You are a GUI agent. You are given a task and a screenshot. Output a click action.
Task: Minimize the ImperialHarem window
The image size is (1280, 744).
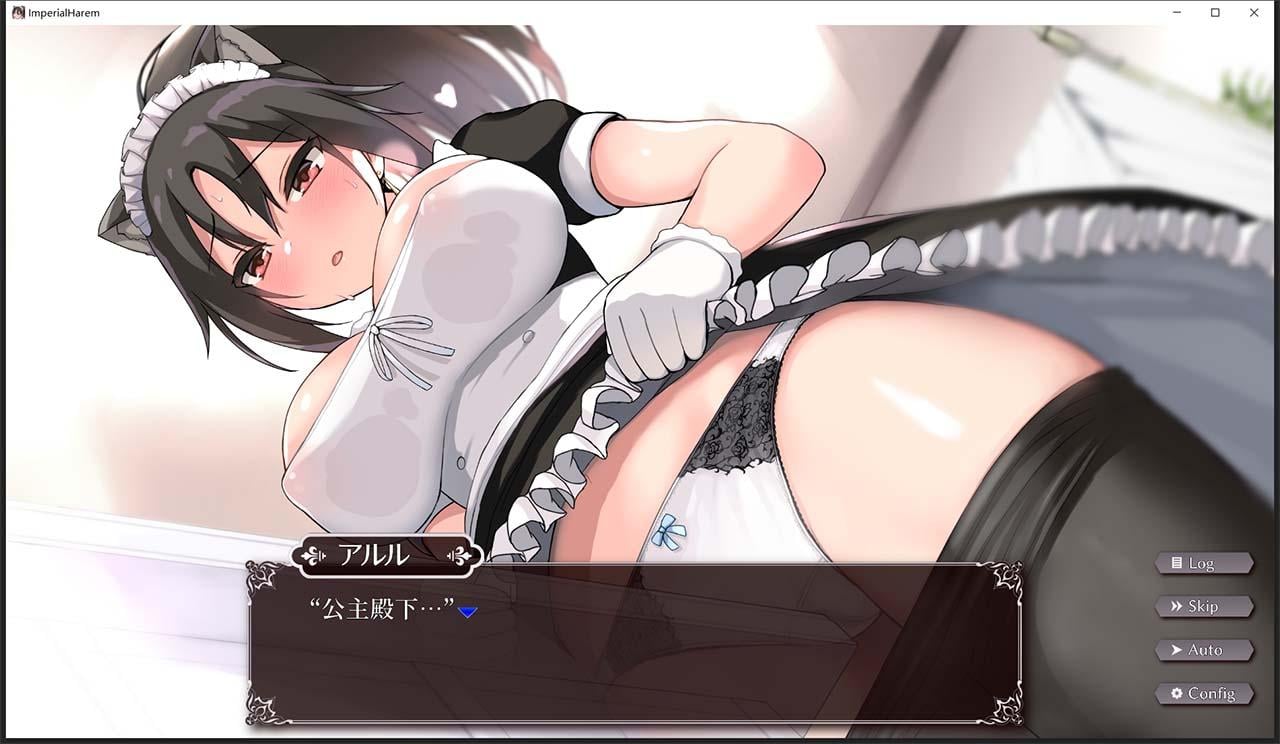1176,12
